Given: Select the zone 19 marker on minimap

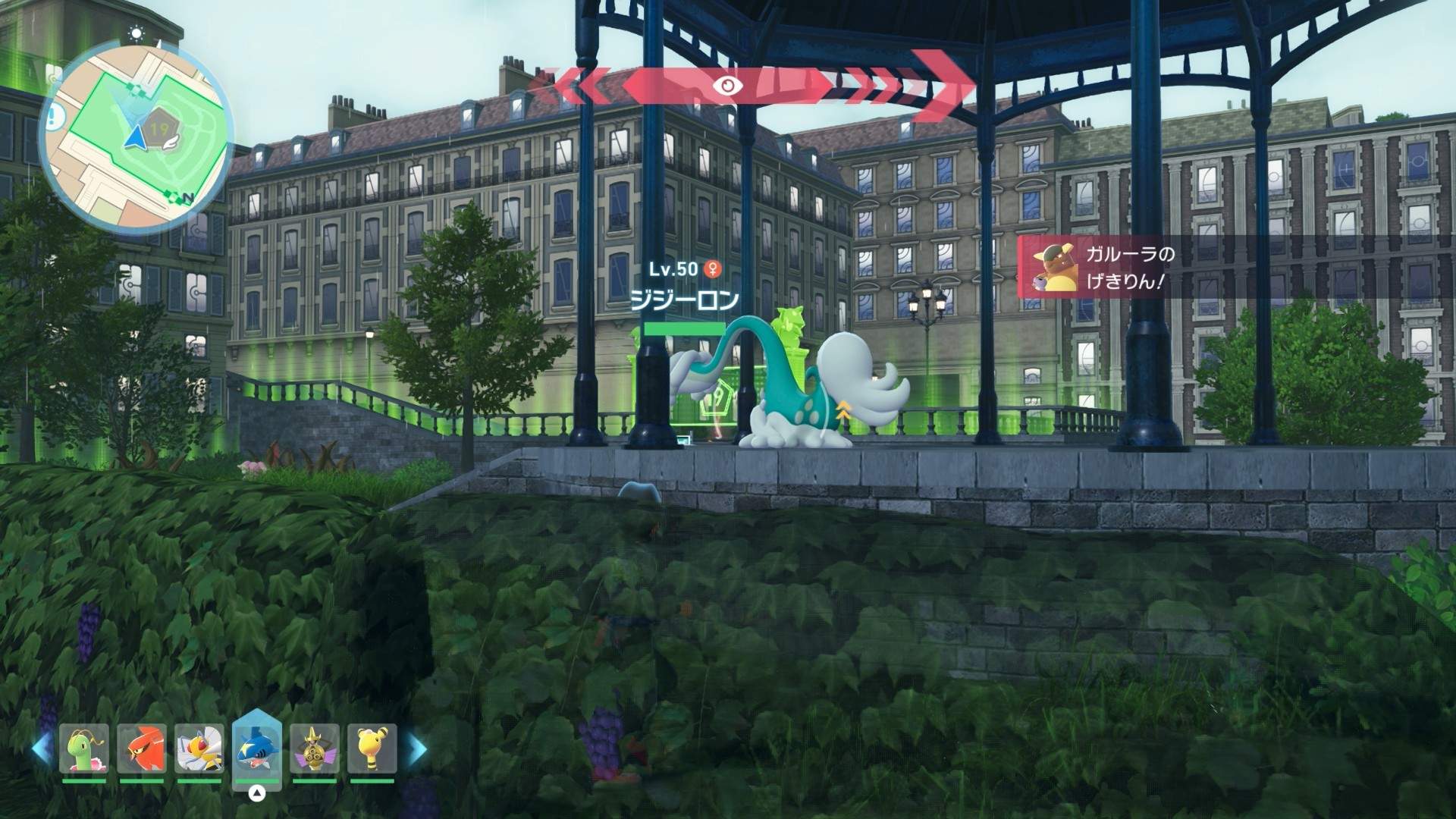Looking at the screenshot, I should click(x=159, y=130).
